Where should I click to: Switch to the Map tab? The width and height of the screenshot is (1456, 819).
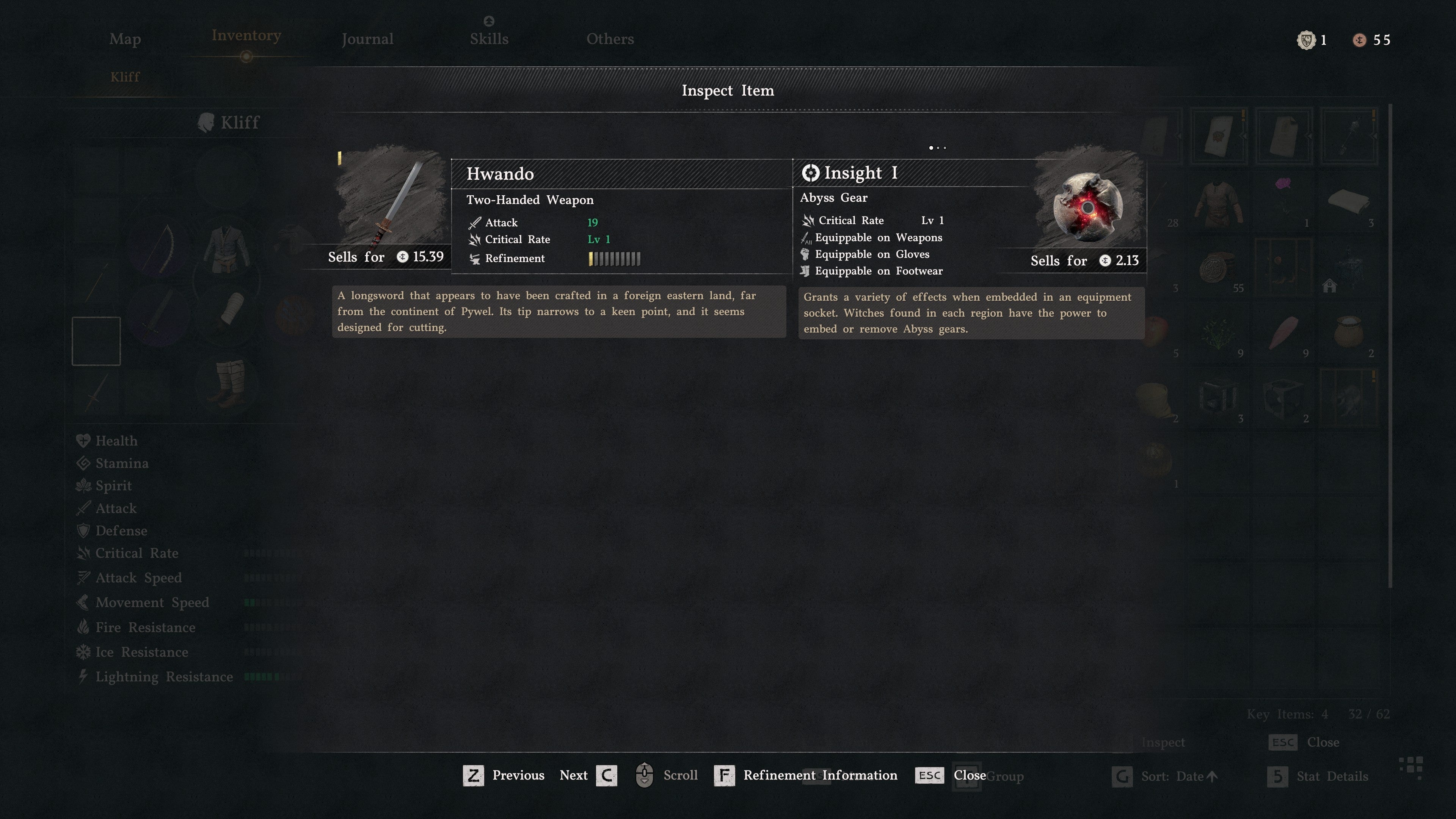[x=125, y=39]
